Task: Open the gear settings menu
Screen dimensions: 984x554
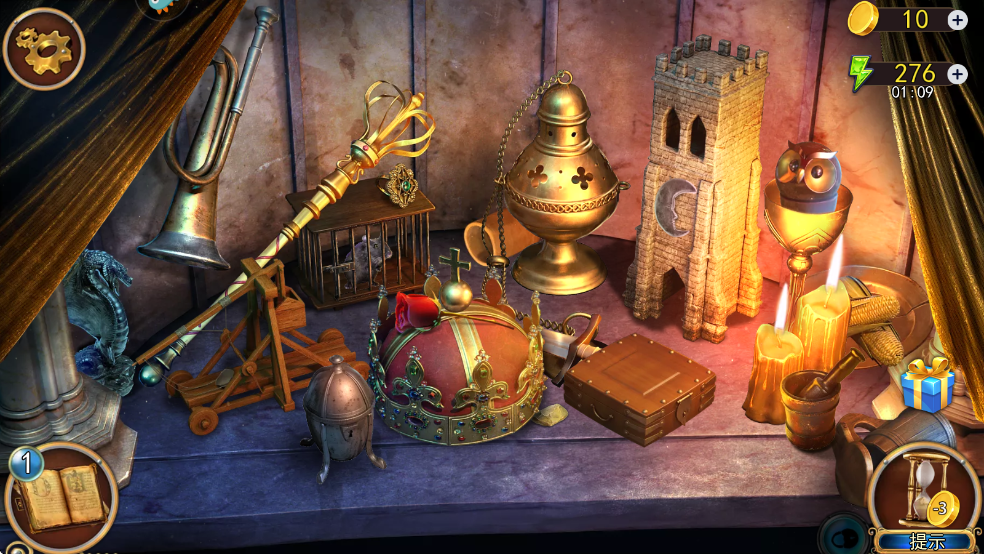Action: [x=43, y=47]
